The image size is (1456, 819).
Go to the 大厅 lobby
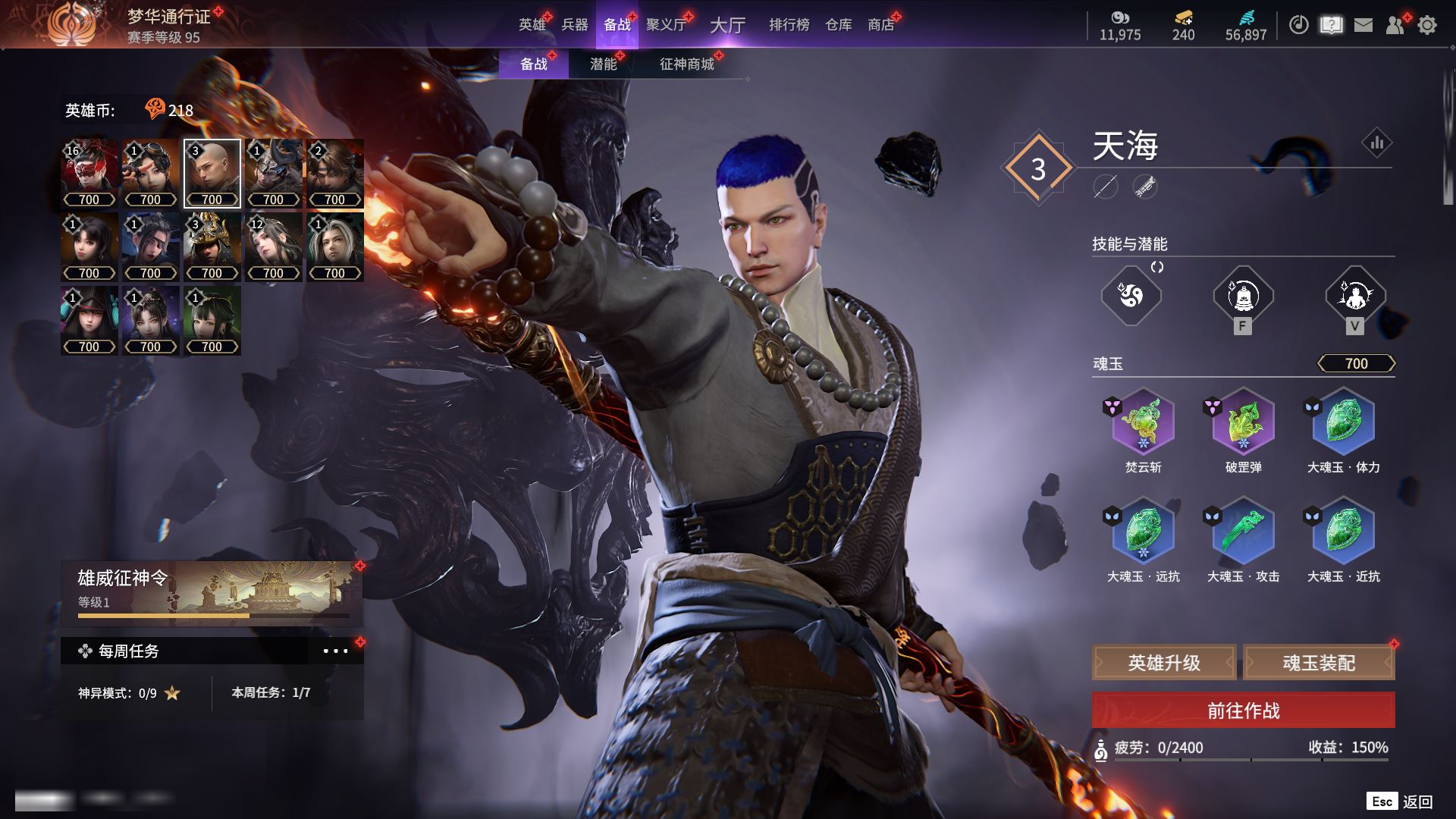coord(727,25)
